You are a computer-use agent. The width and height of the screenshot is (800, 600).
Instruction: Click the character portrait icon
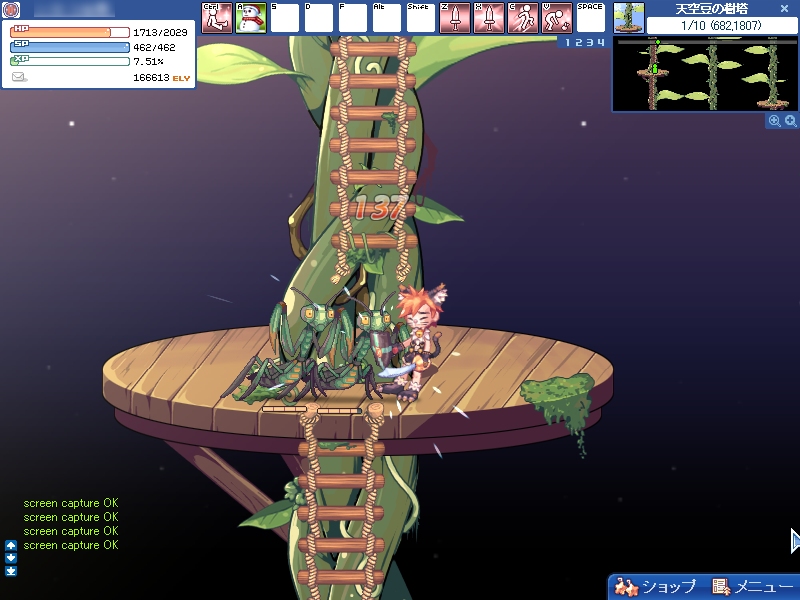12,9
